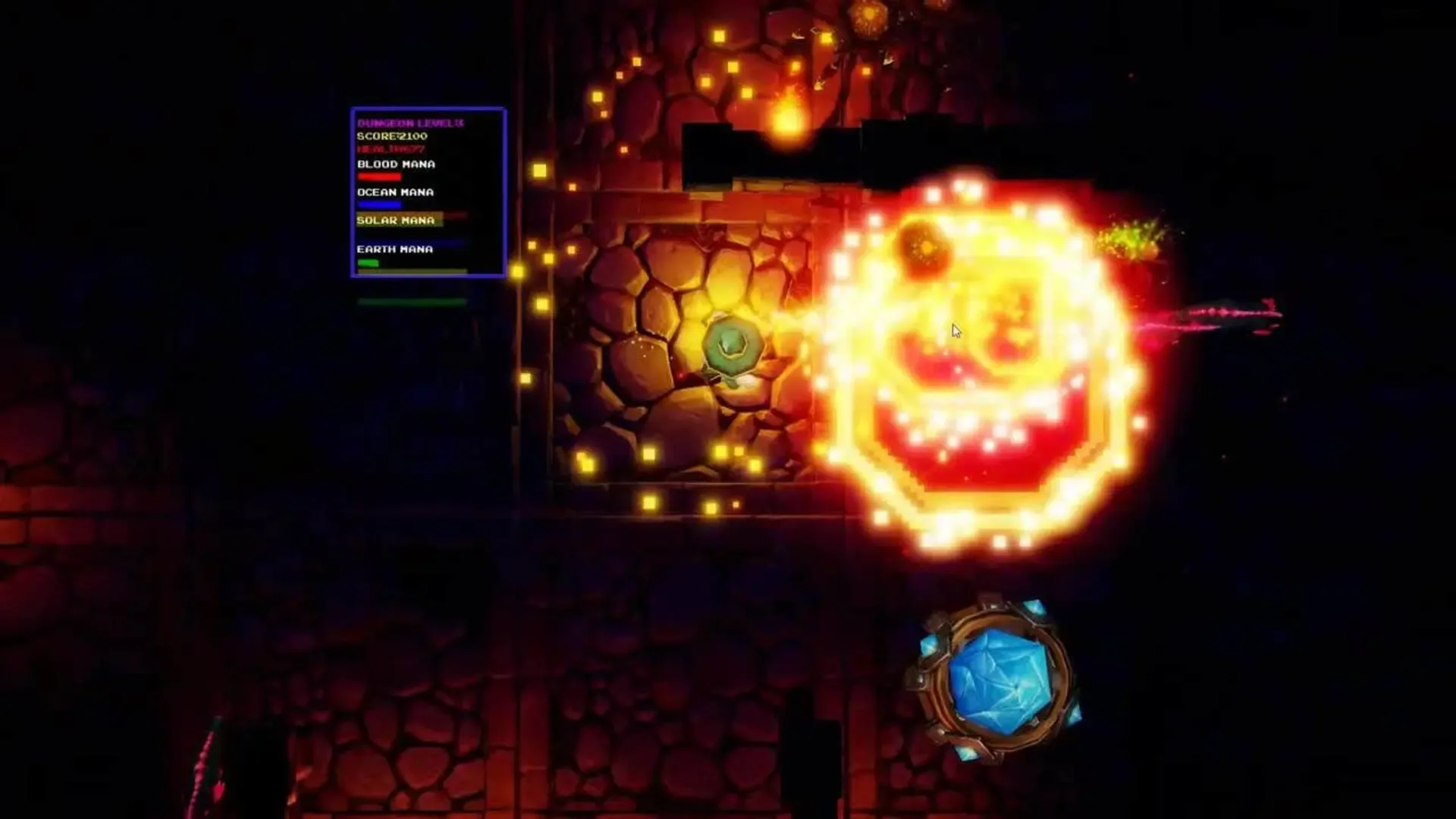Click the blue-bordered HUD stats panel
Viewport: 1456px width, 819px height.
428,193
